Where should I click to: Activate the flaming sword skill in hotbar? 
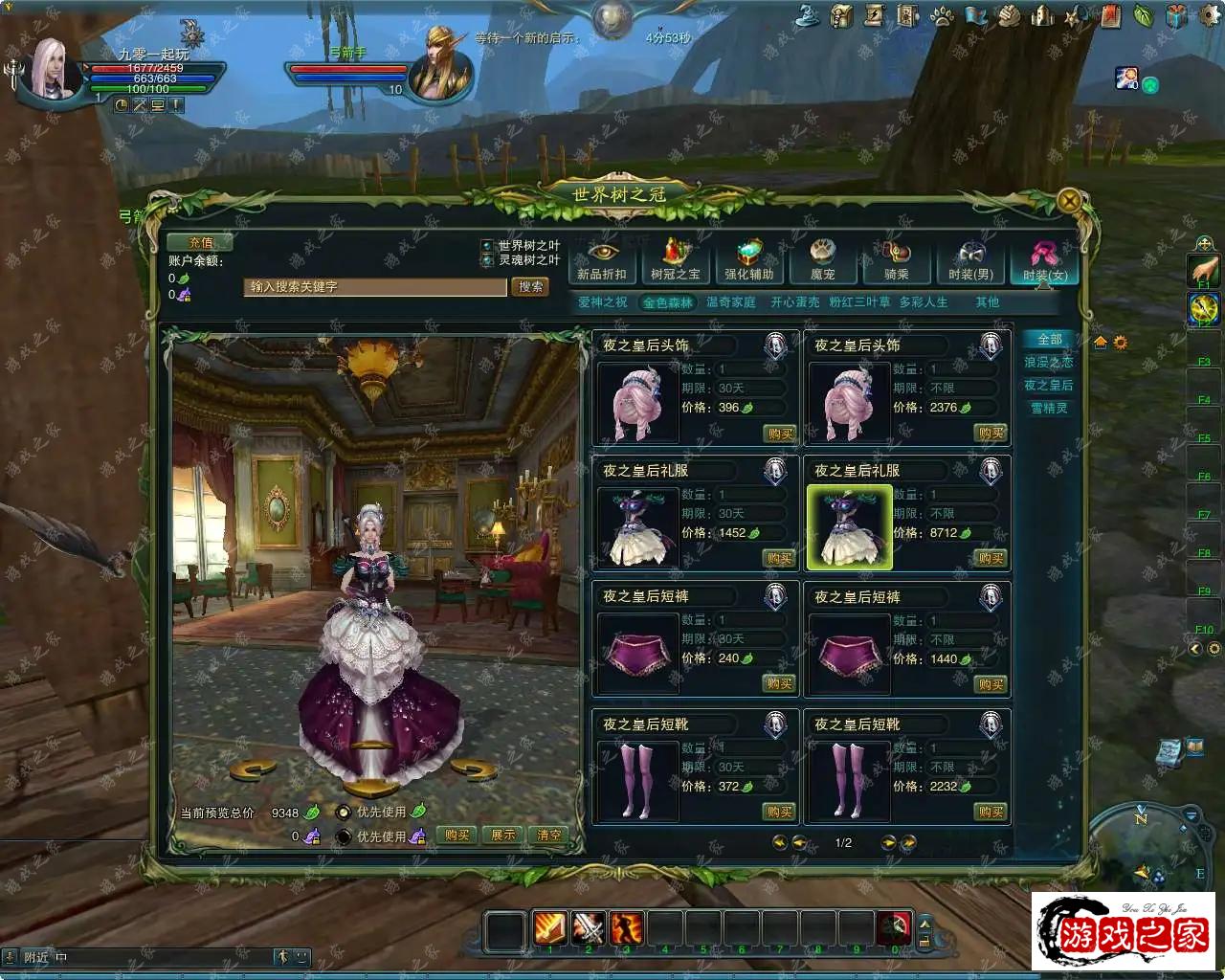coord(550,927)
